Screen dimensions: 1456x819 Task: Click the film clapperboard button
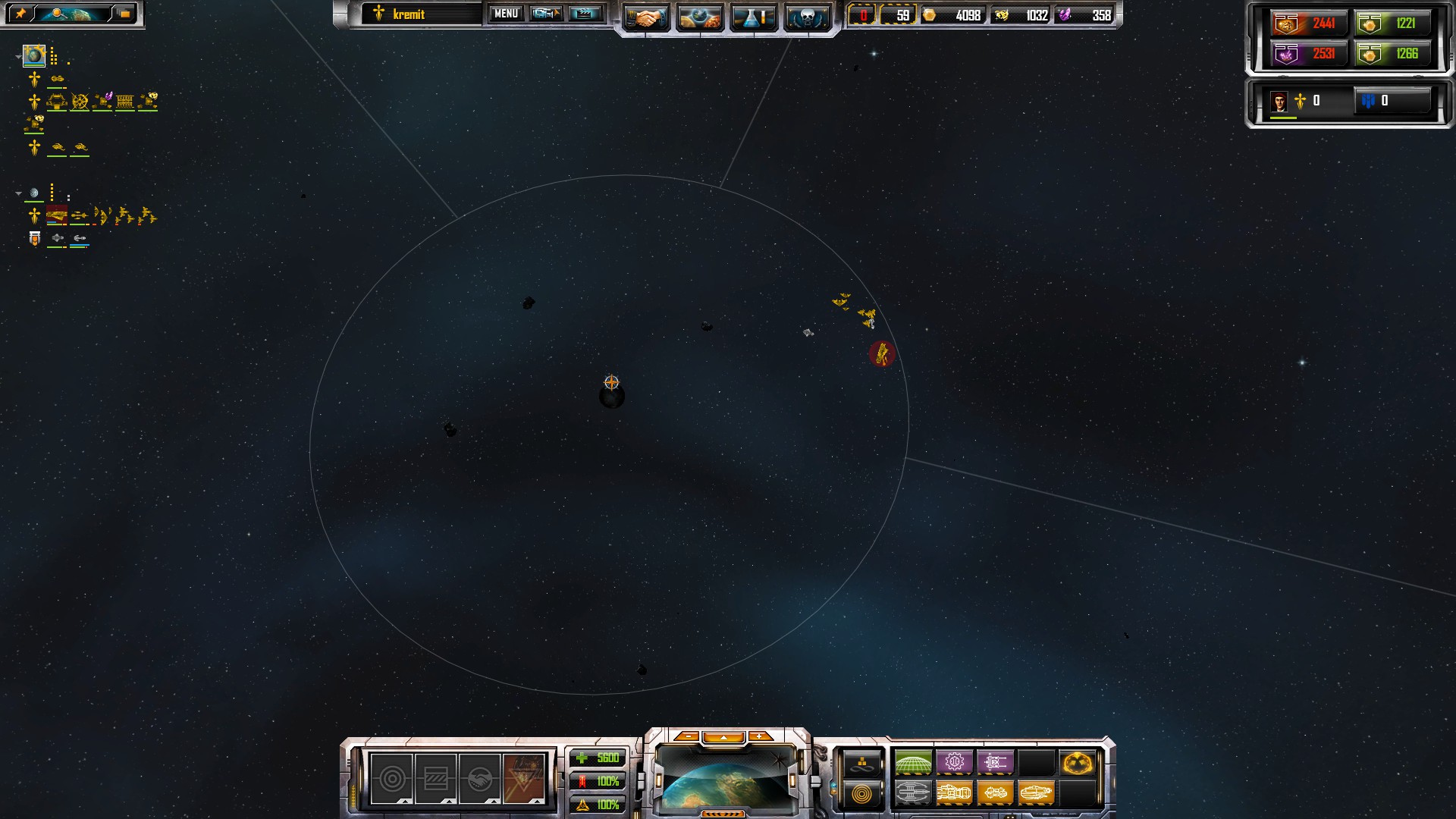(584, 14)
